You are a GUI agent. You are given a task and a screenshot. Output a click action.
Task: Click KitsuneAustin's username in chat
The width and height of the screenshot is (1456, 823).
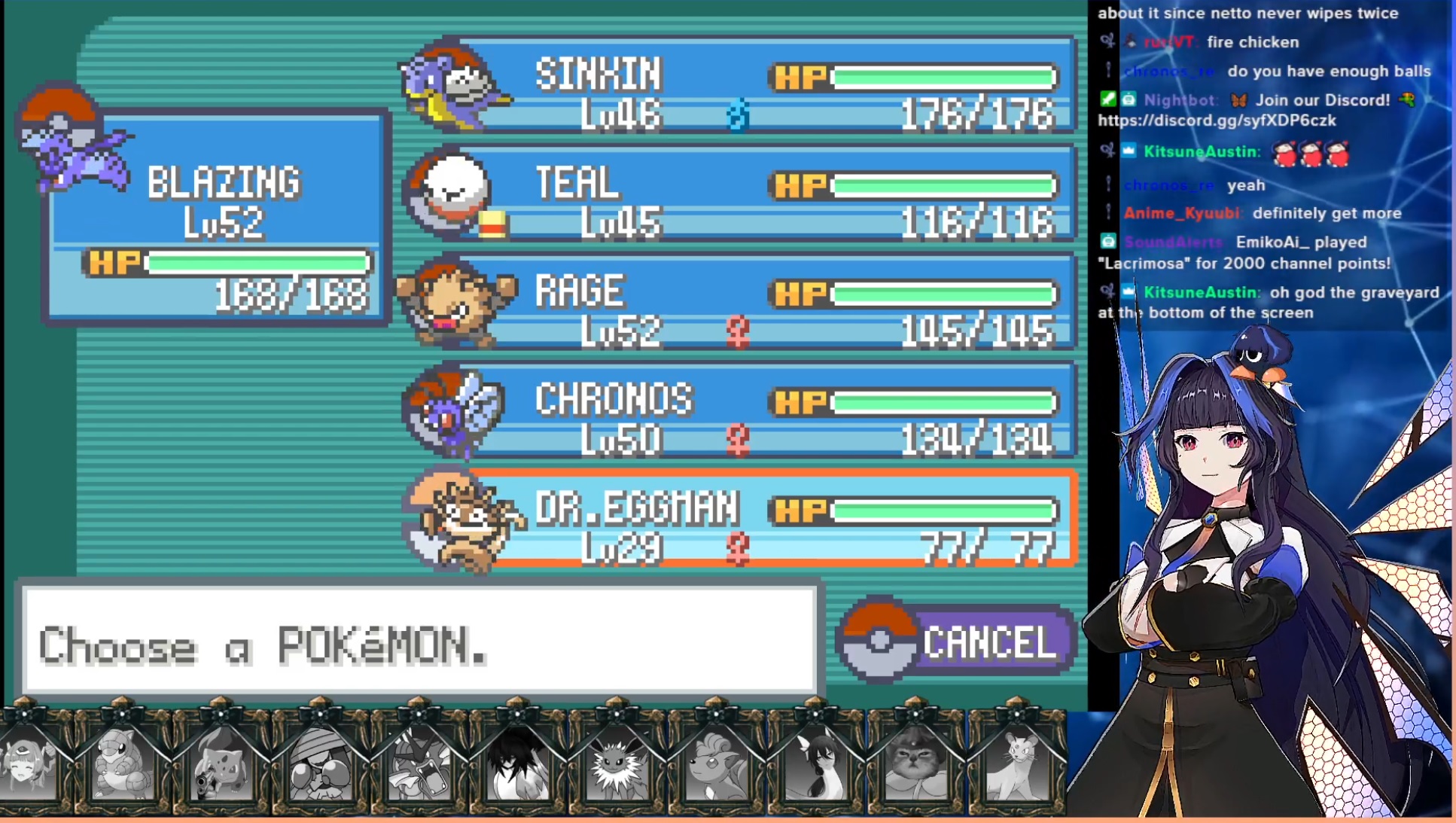coord(1200,151)
